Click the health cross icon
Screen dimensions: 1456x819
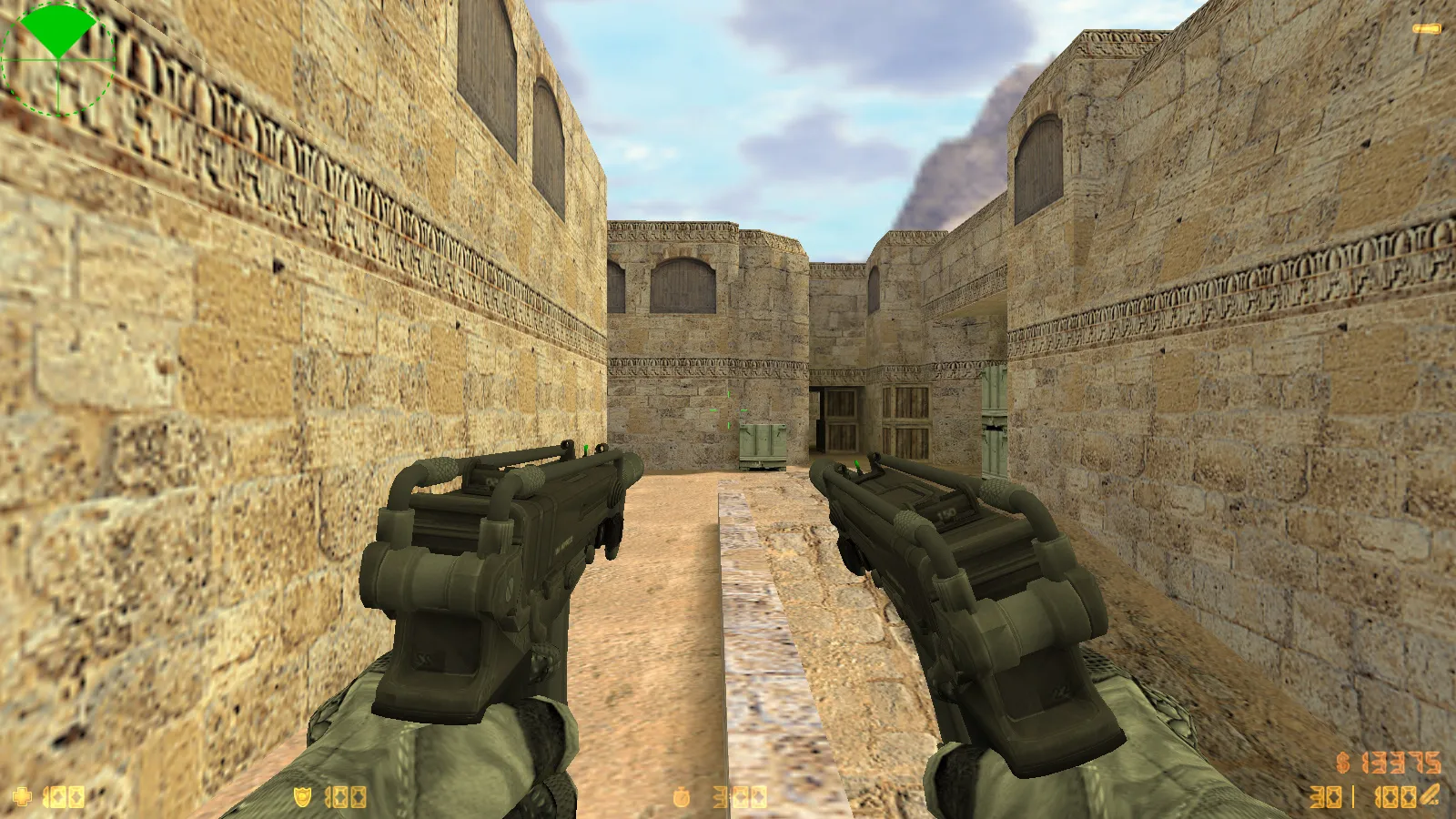[23, 796]
